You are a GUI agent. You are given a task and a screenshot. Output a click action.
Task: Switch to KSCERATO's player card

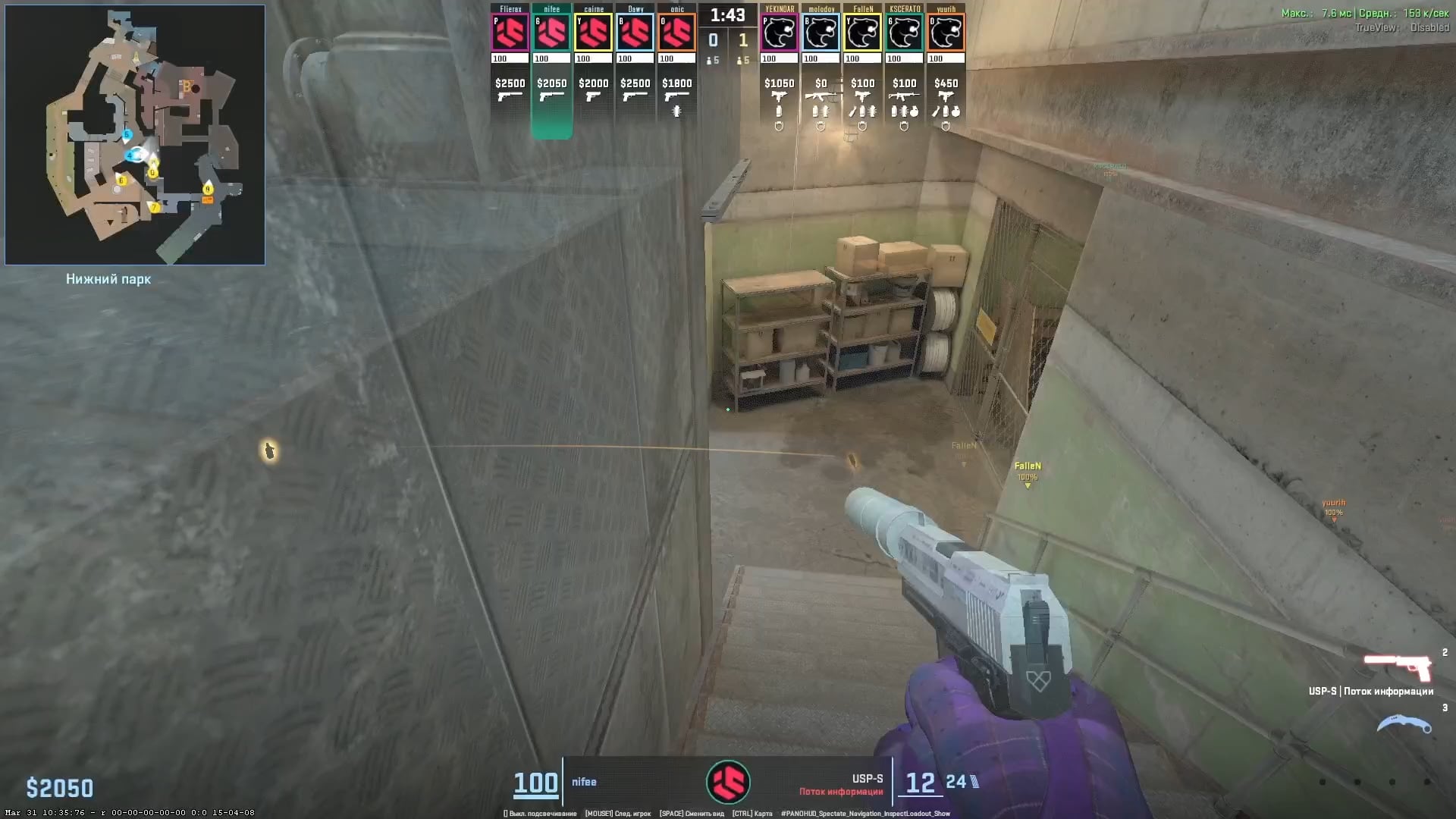click(x=905, y=33)
